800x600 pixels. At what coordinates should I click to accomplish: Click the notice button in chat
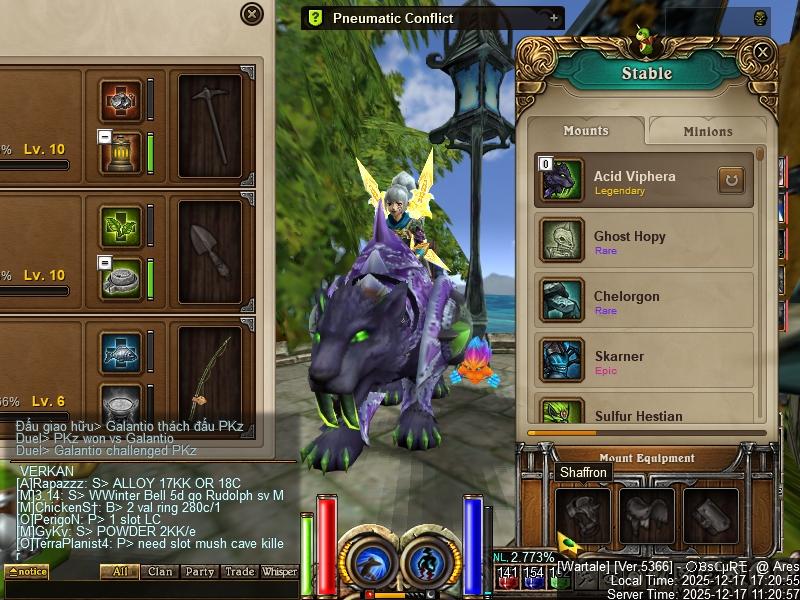coord(27,572)
